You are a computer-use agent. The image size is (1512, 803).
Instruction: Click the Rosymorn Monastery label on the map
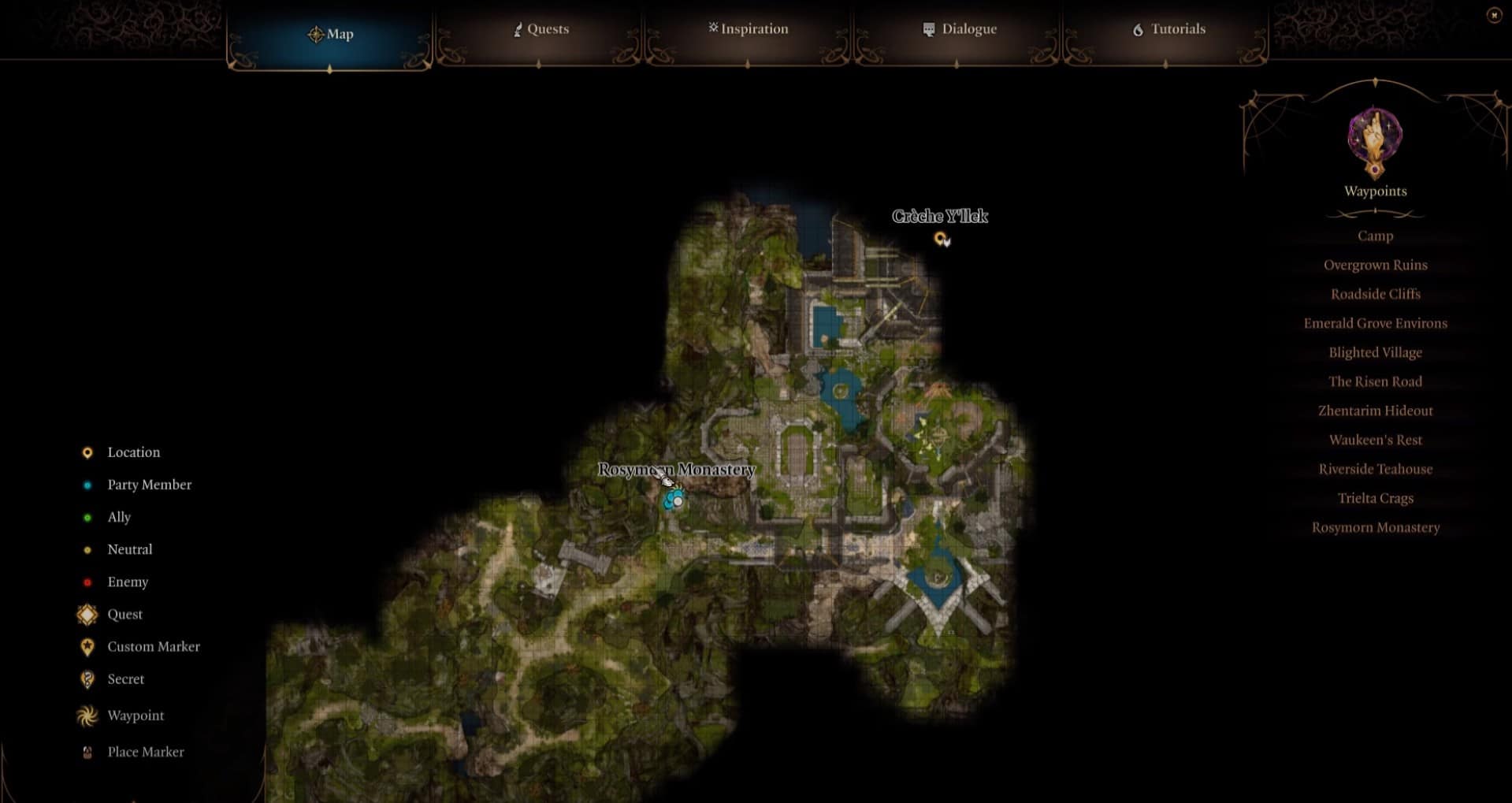click(x=676, y=470)
